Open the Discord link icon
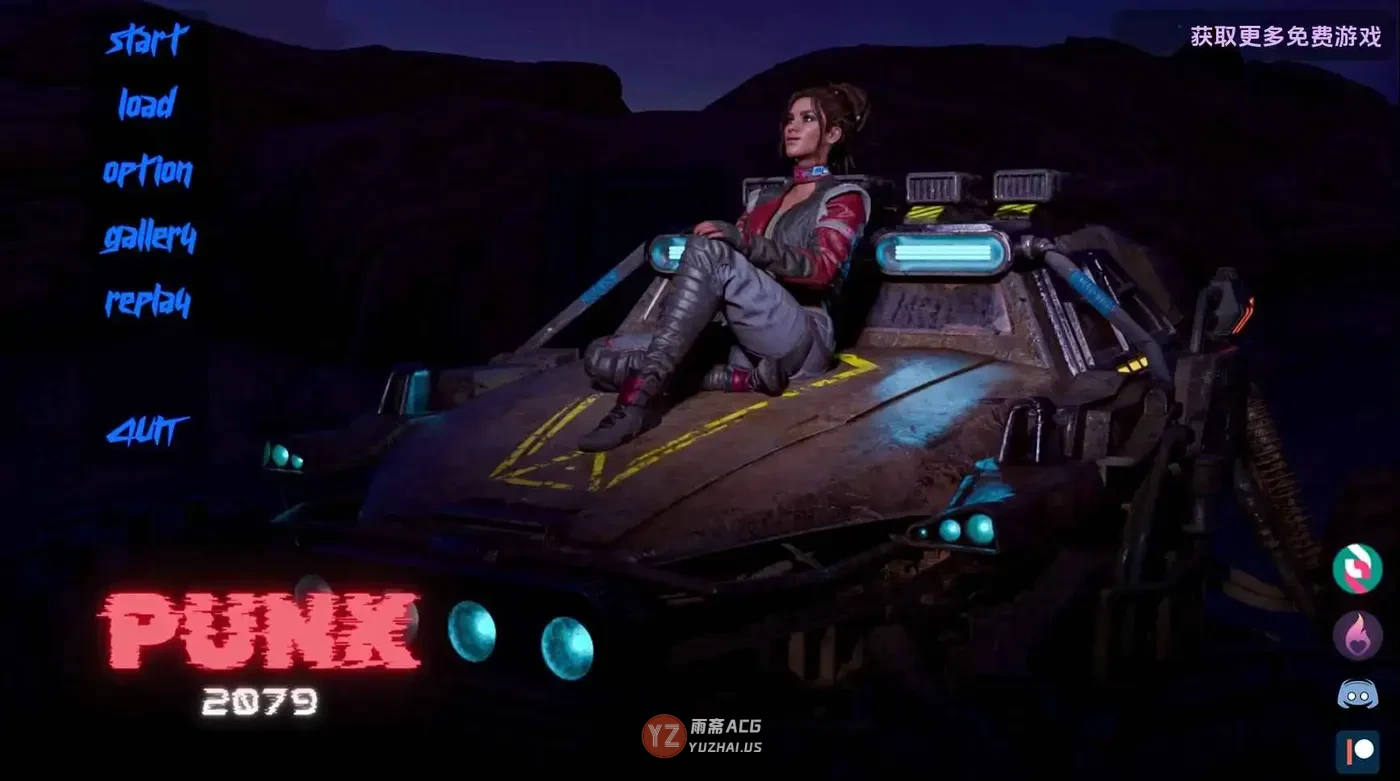Image resolution: width=1400 pixels, height=781 pixels. point(1357,694)
